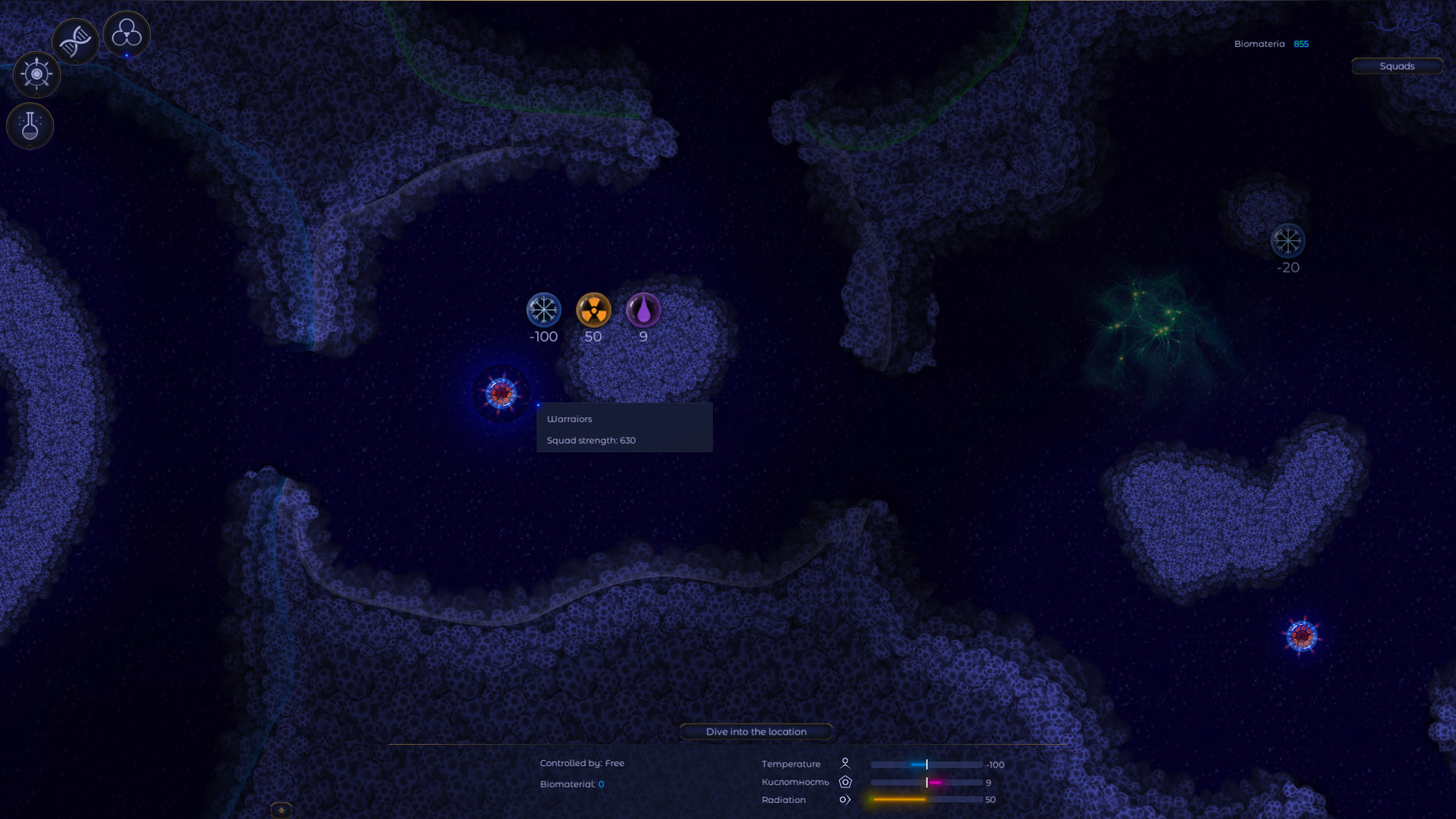Click the Radiation indicator icon in bottom panel

pos(844,799)
